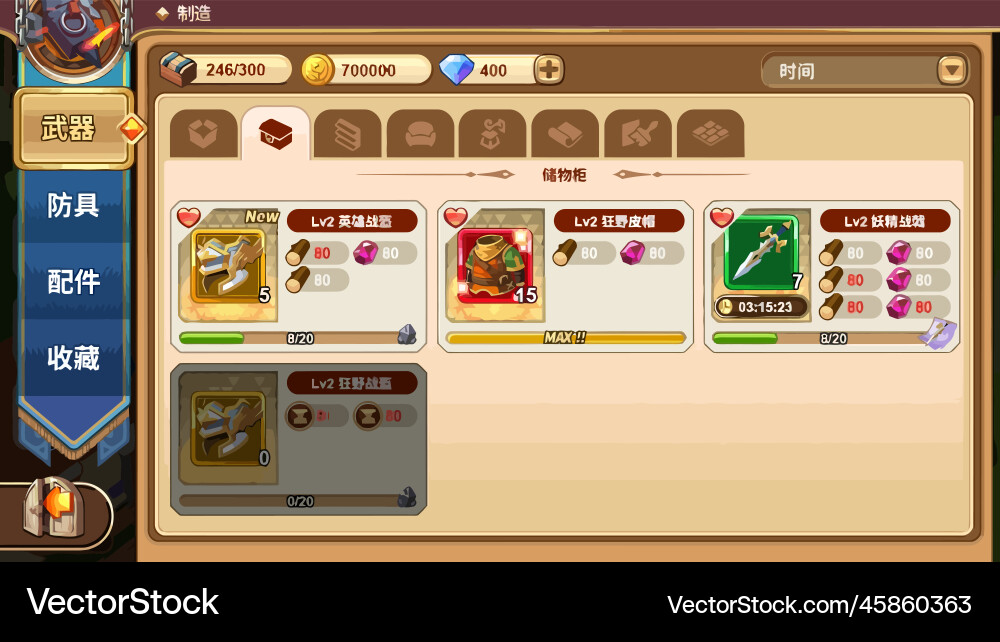The height and width of the screenshot is (642, 1000).
Task: Open the 防具 armor category
Action: (x=74, y=205)
